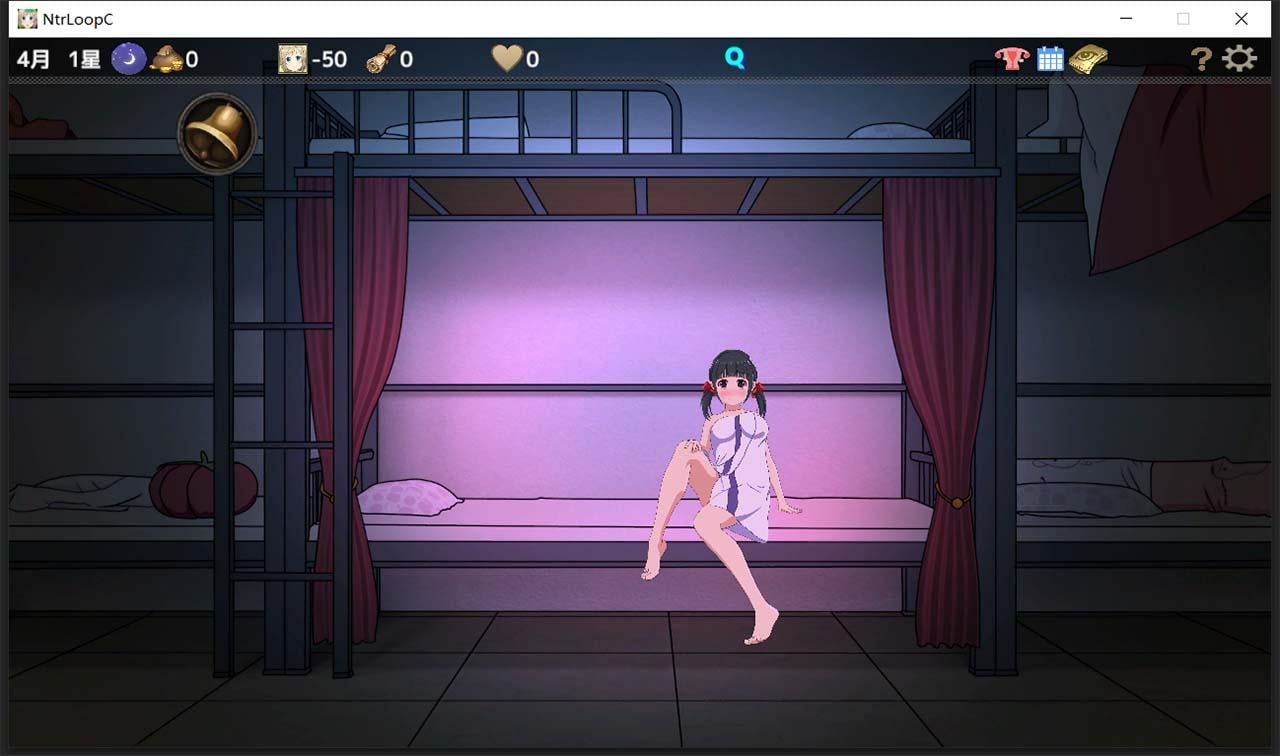Screen dimensions: 1280x756
Task: Click the NtrLoopC title bar icon
Action: [27, 18]
